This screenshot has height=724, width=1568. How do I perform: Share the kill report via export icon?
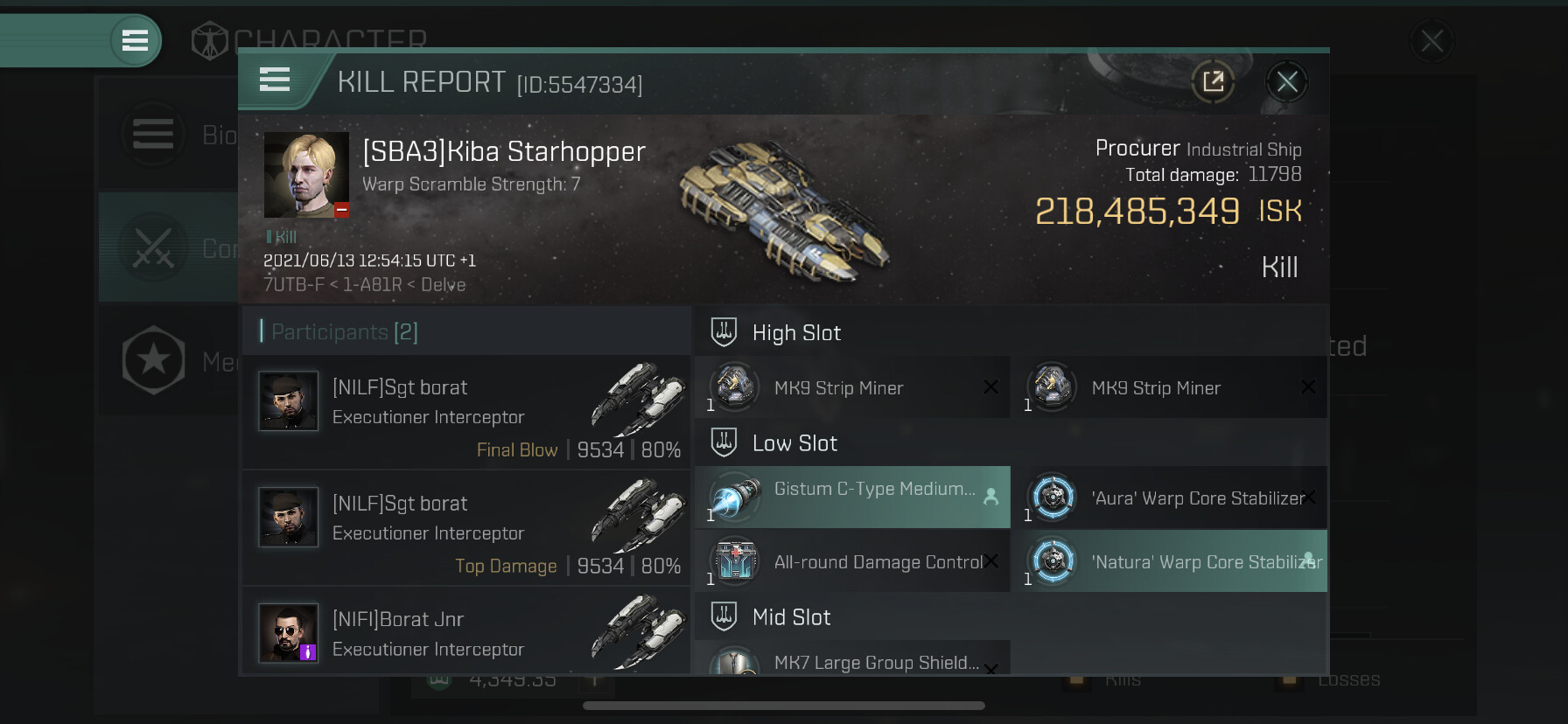coord(1213,83)
